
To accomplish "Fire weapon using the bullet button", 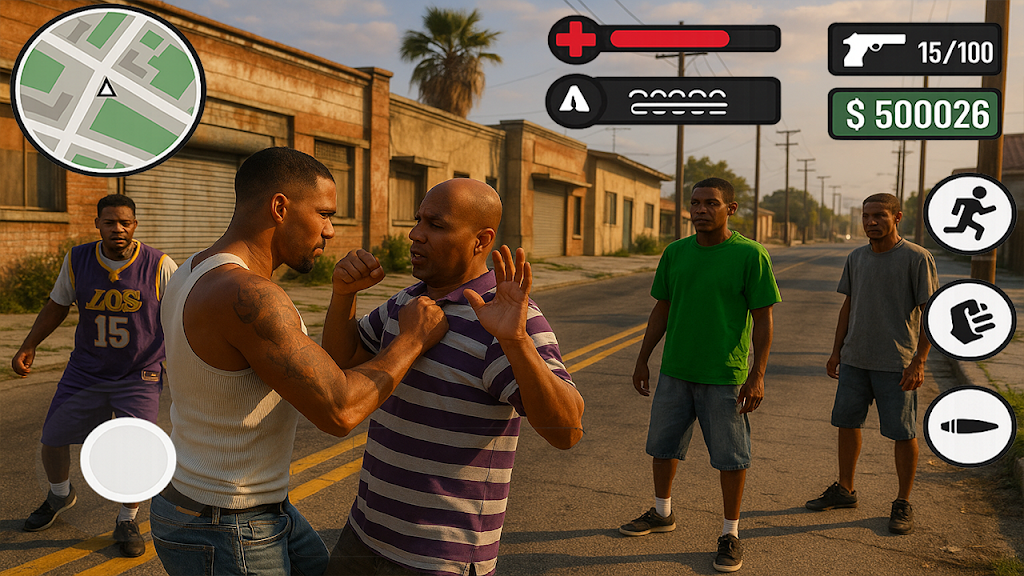I will click(969, 426).
